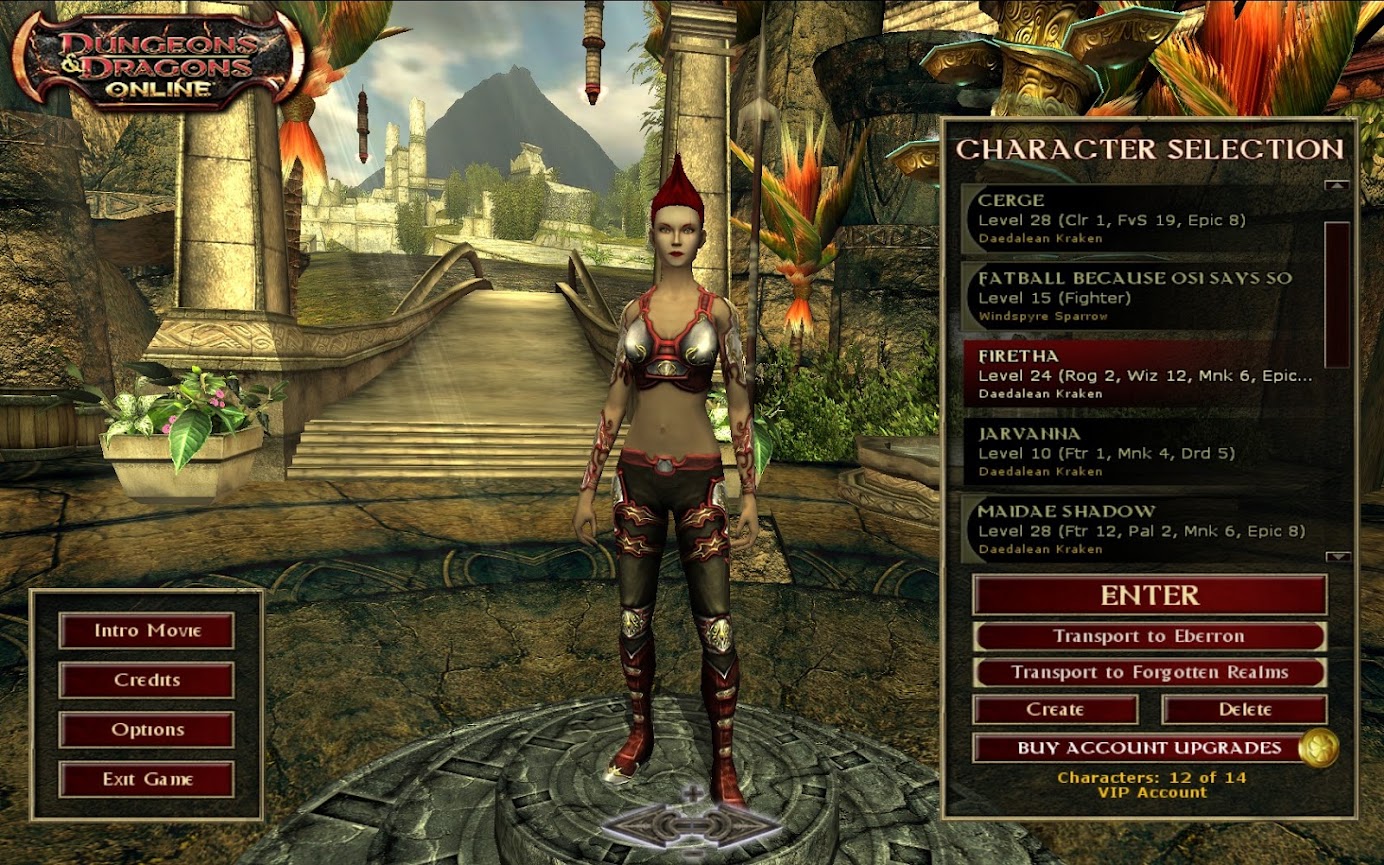Click the character list scroll-up arrow
This screenshot has height=865, width=1384.
click(1337, 186)
